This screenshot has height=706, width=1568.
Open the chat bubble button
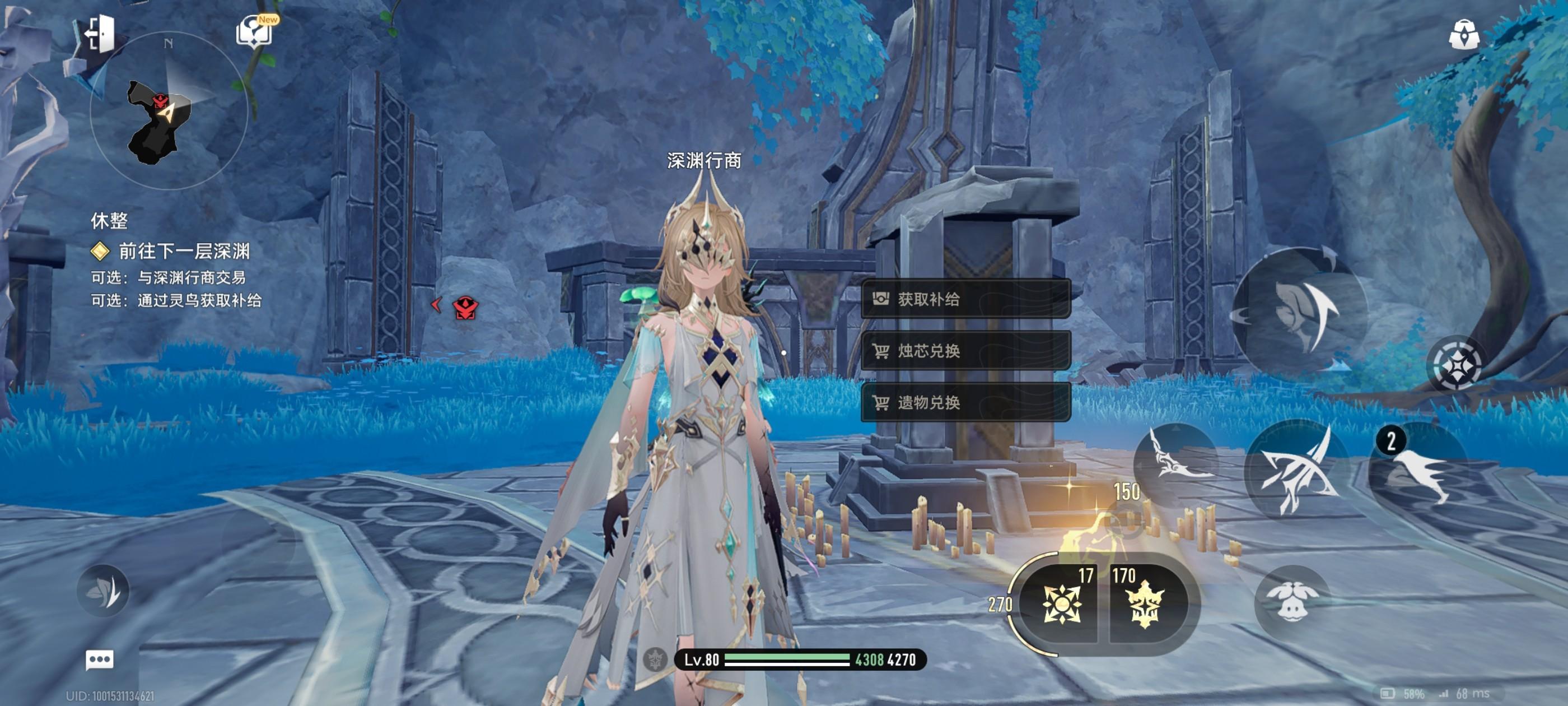pyautogui.click(x=99, y=659)
